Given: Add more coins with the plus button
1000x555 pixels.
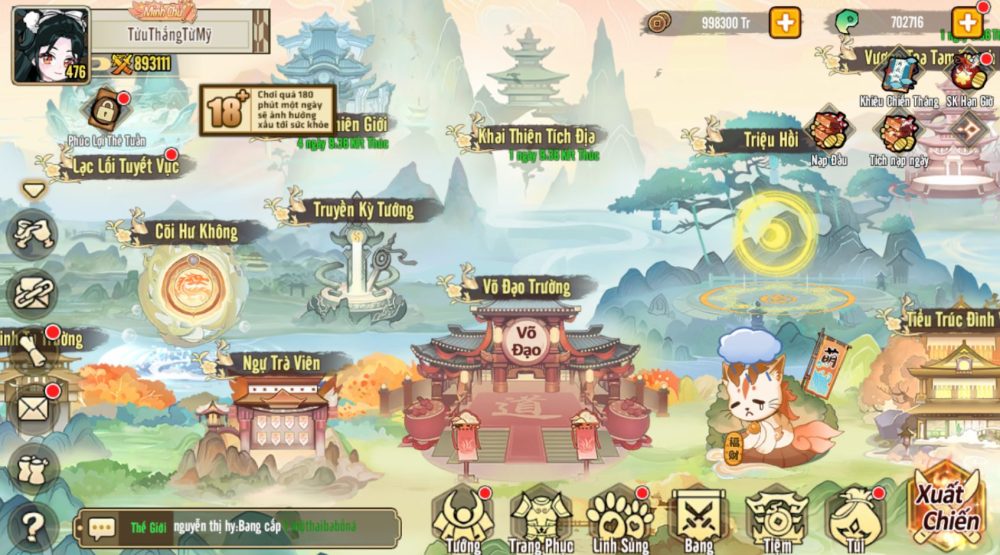Looking at the screenshot, I should click(785, 22).
